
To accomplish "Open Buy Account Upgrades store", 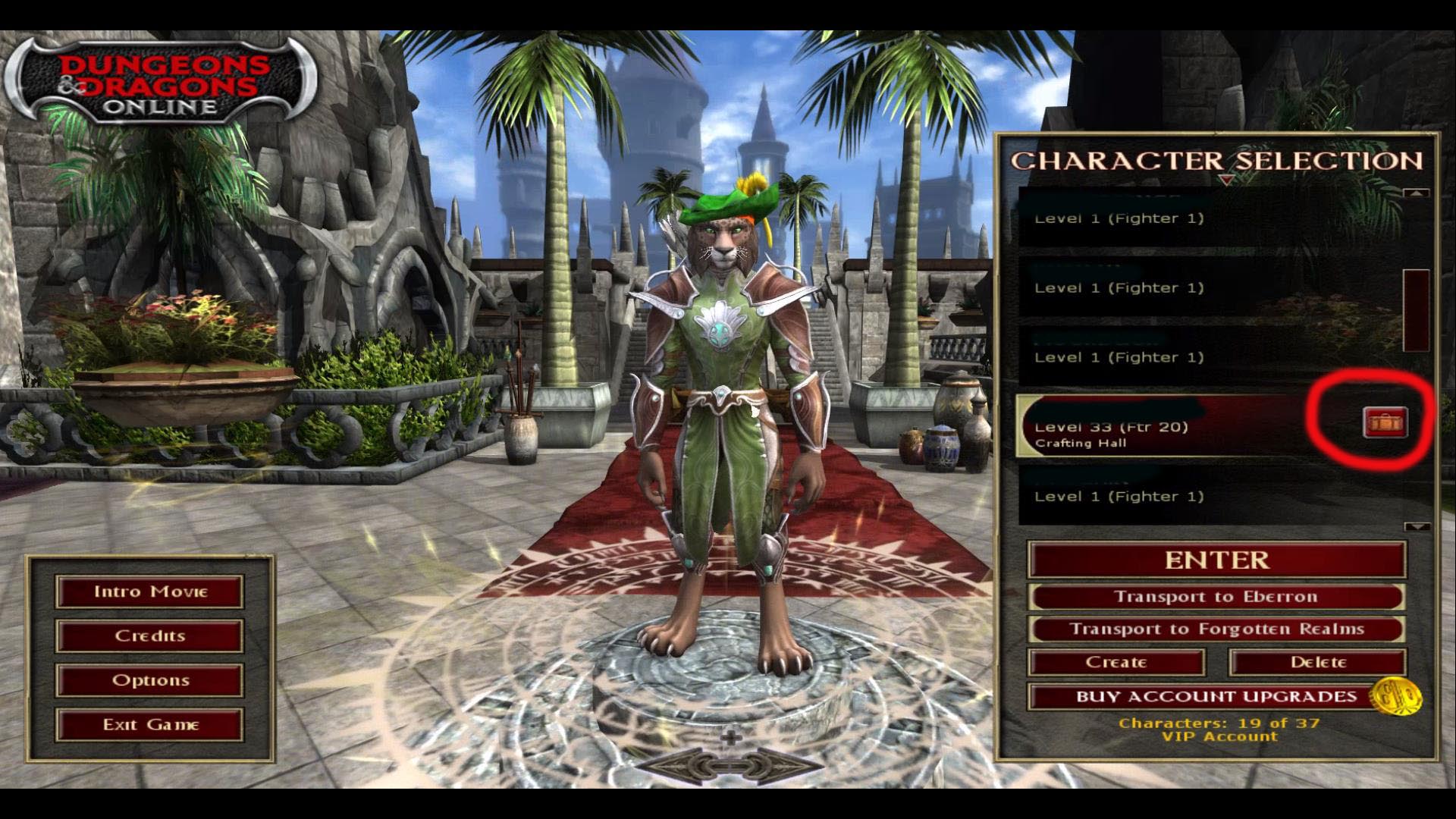I will point(1216,696).
